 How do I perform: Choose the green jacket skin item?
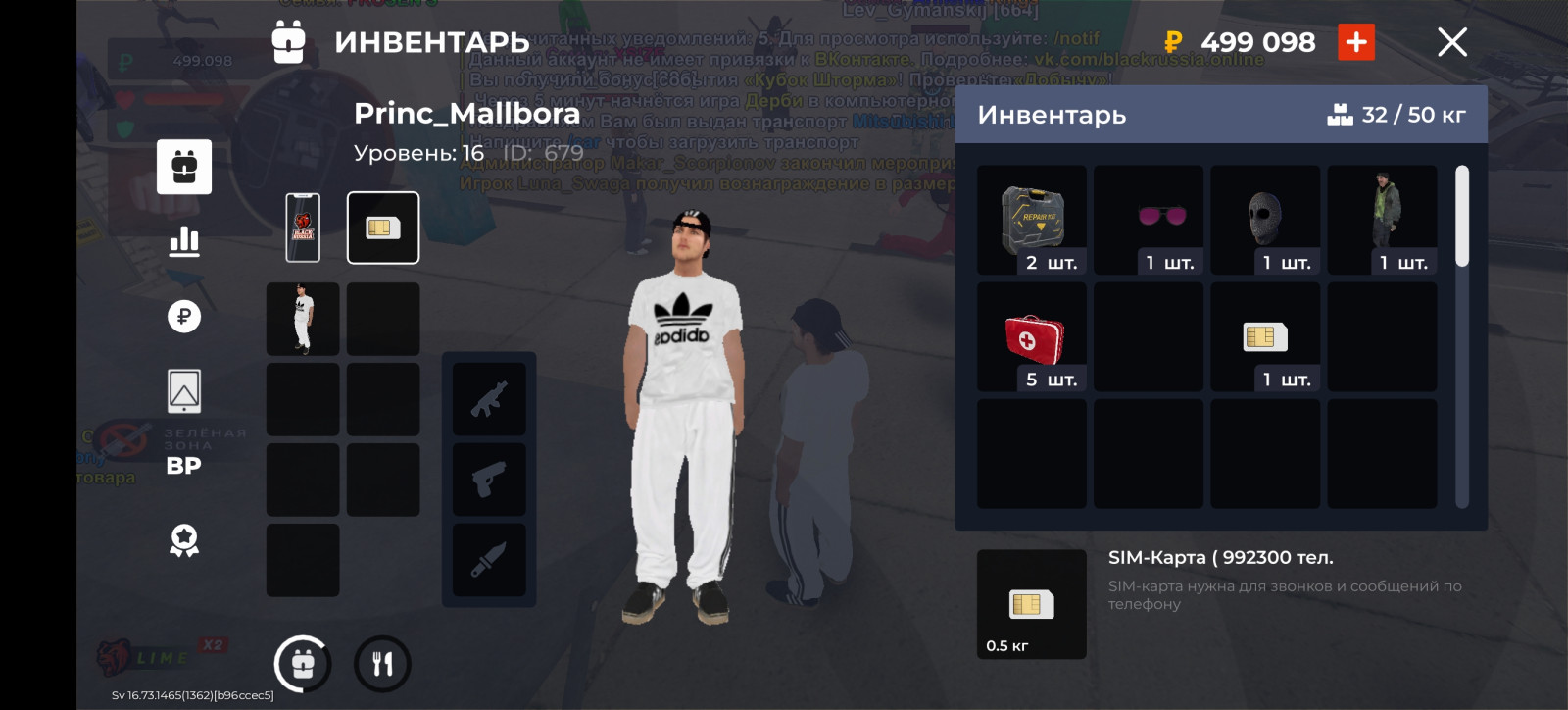[x=1382, y=220]
